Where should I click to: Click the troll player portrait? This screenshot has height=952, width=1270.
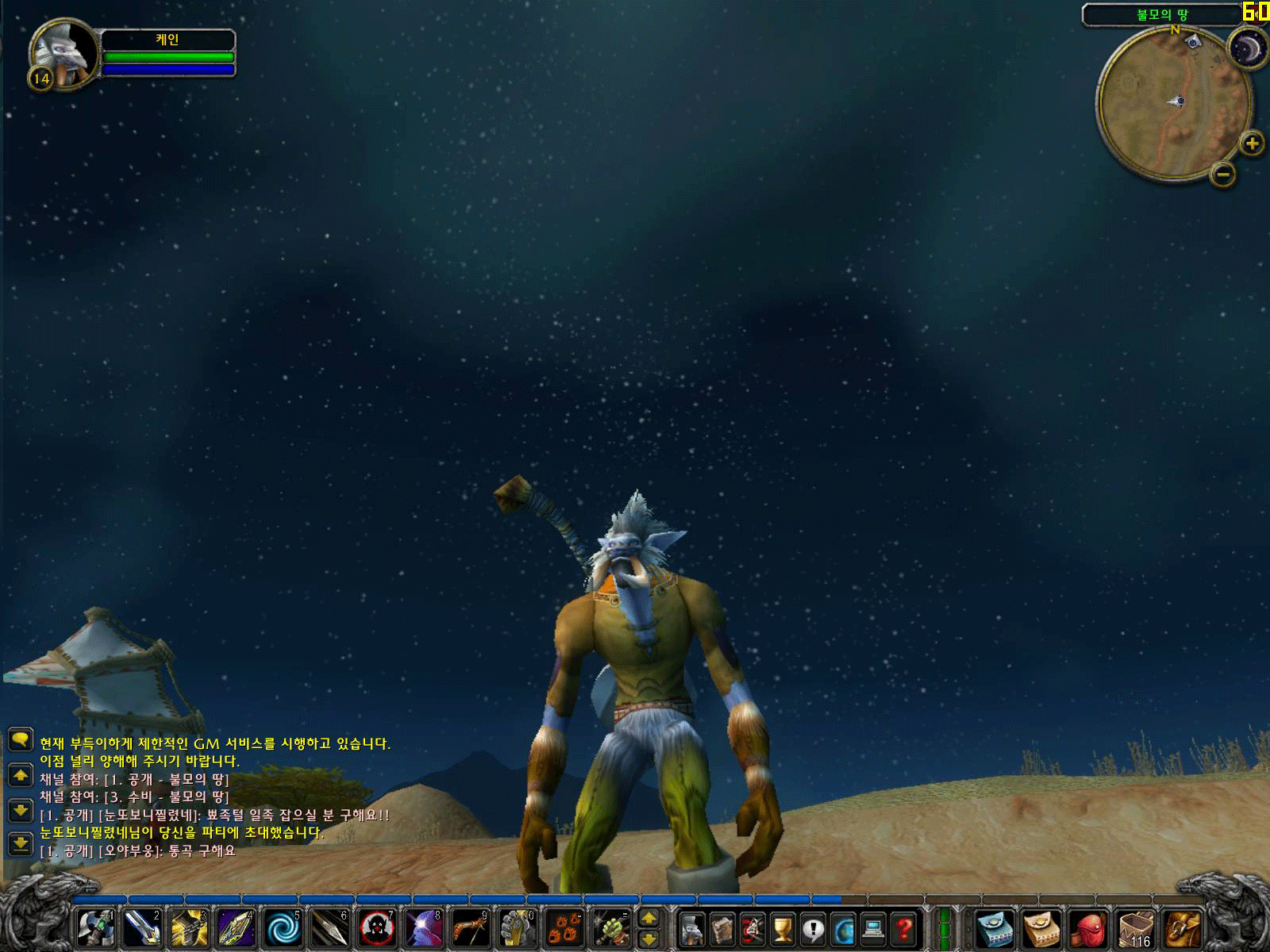(65, 52)
